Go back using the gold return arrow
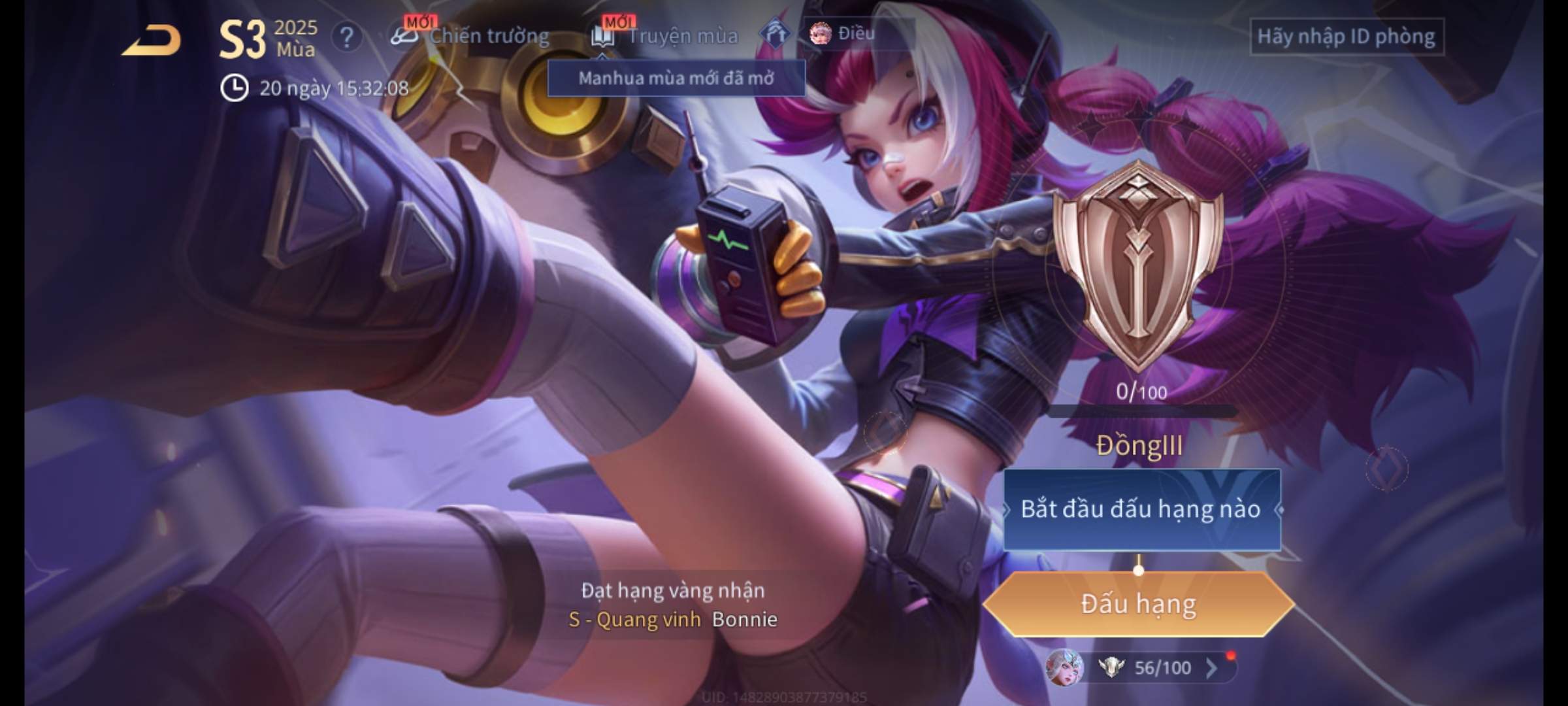Viewport: 1568px width, 706px height. tap(152, 41)
